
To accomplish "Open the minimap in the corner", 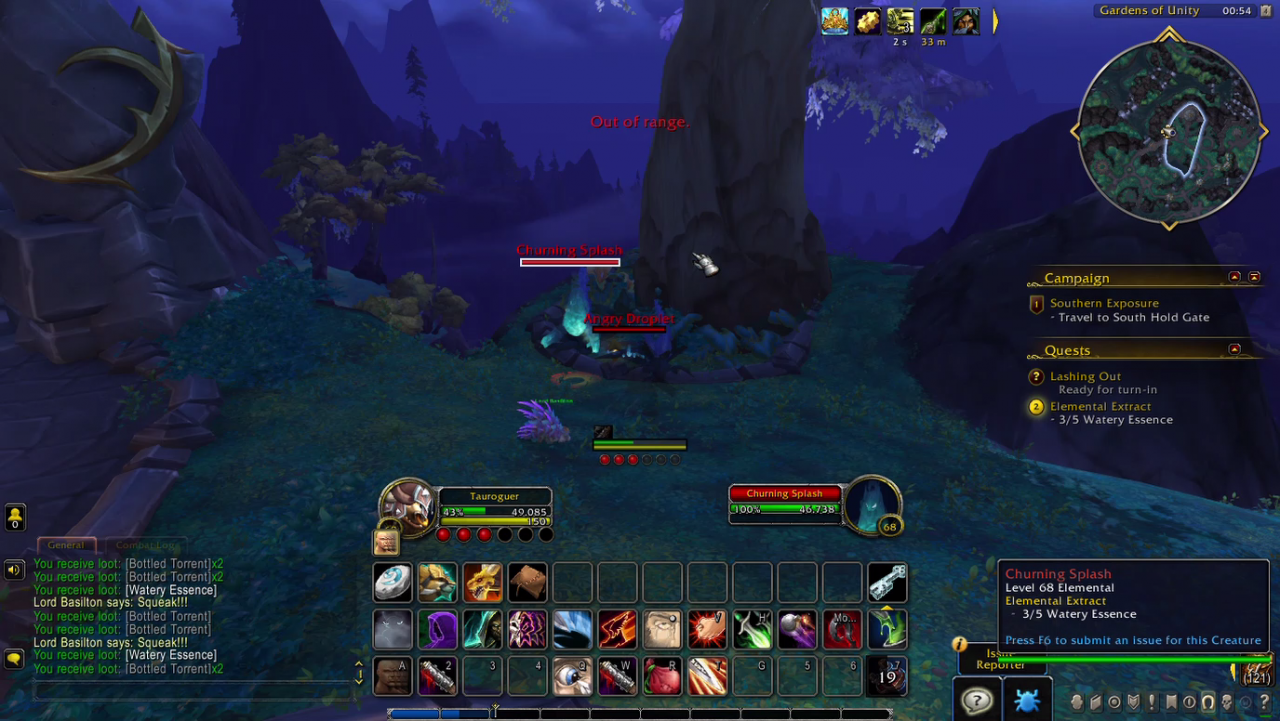I will tap(1168, 131).
